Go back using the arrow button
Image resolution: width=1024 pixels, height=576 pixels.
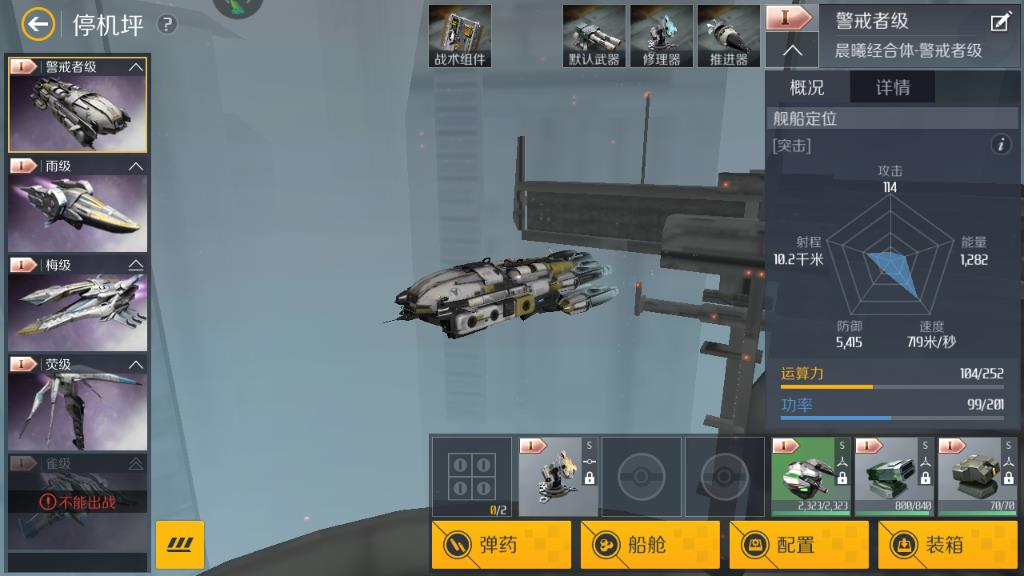(38, 24)
